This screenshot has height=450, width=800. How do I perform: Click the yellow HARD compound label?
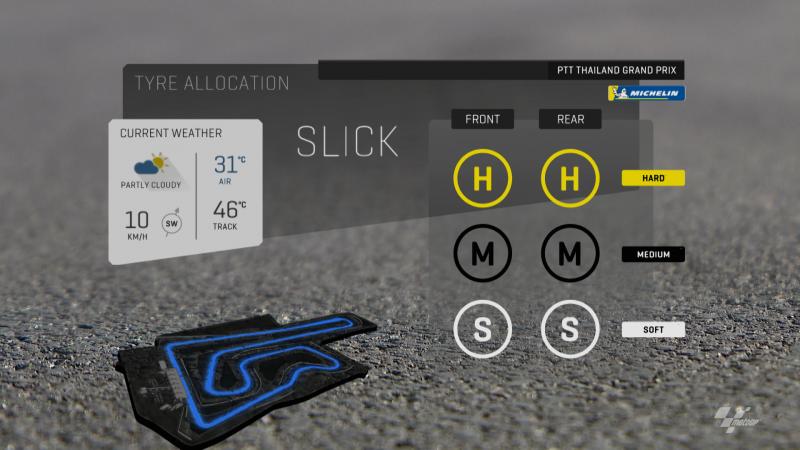652,179
